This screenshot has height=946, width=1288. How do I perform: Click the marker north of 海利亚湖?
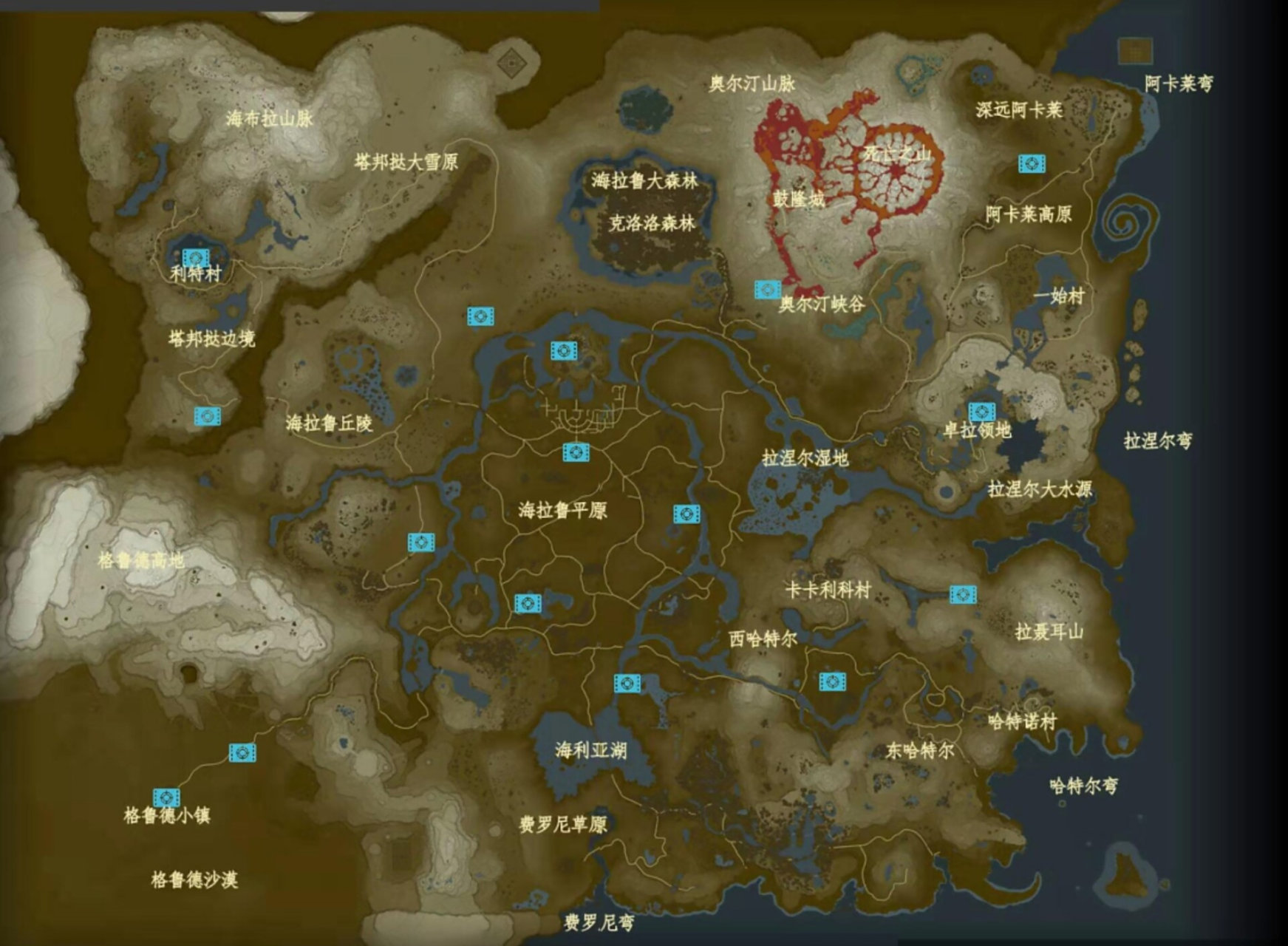pos(629,684)
